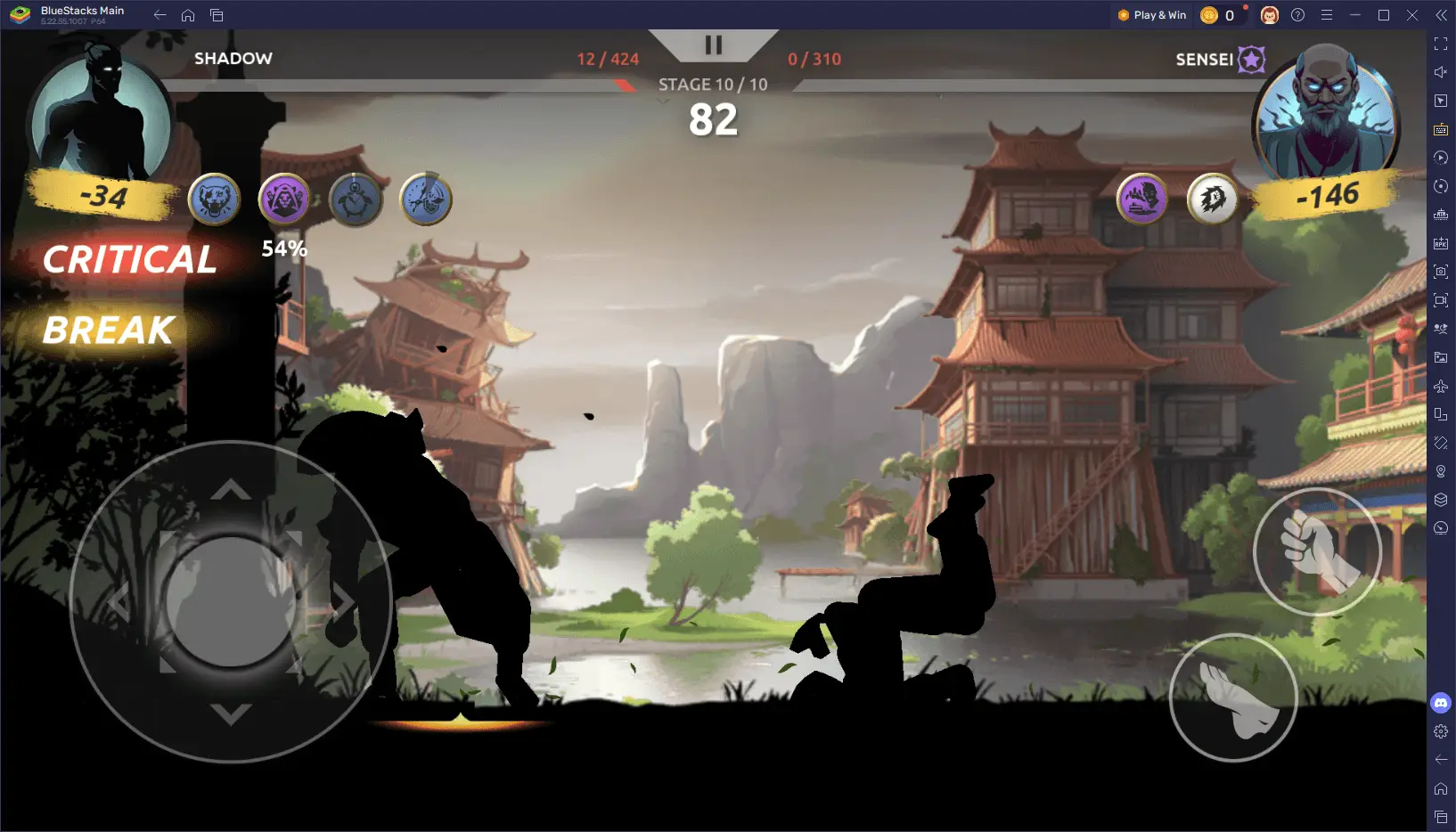
Task: Open the Discord icon in the sidebar
Action: pyautogui.click(x=1441, y=703)
